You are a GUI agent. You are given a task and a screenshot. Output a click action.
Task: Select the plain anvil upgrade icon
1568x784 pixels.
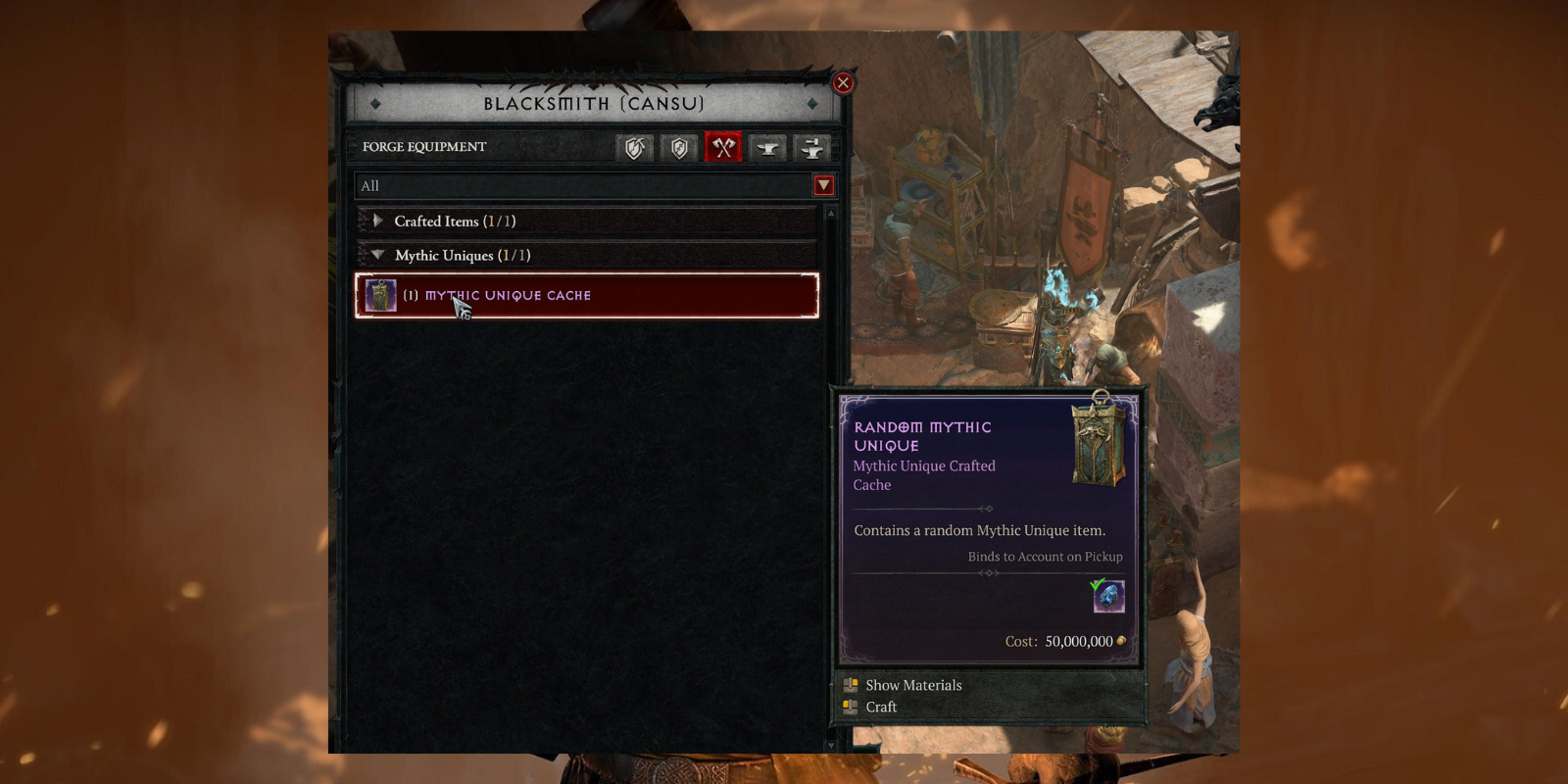point(767,148)
